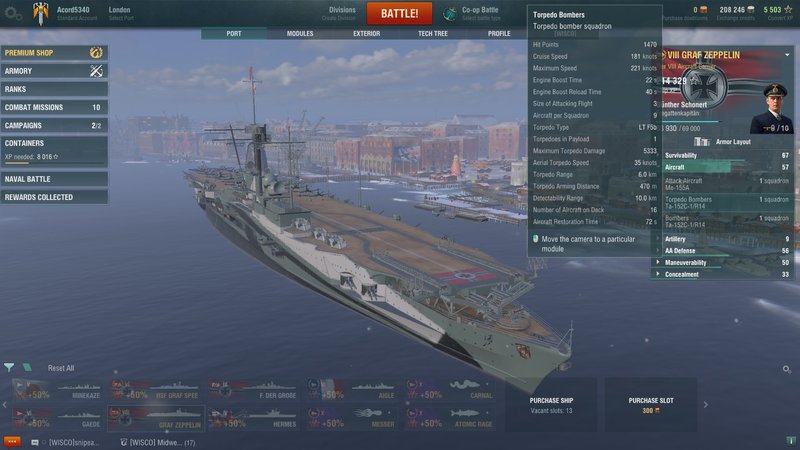Screen dimensions: 800x450
Task: Reset all ship carousel filters
Action: 61,368
